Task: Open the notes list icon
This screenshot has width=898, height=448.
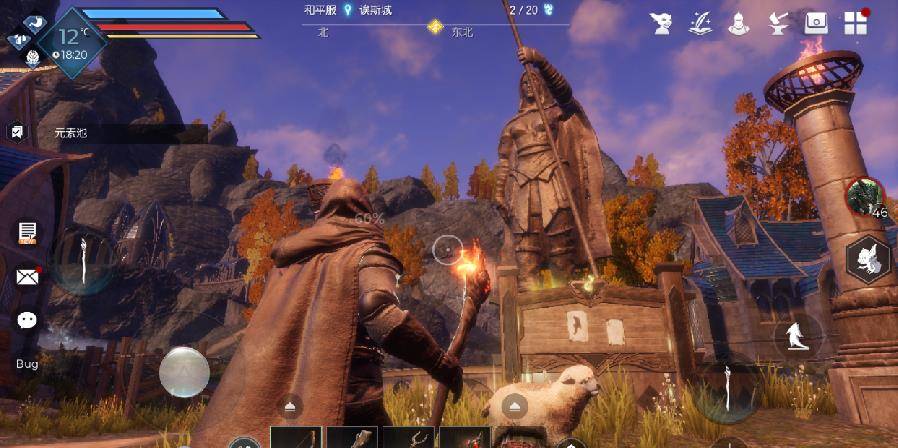Action: click(x=27, y=233)
